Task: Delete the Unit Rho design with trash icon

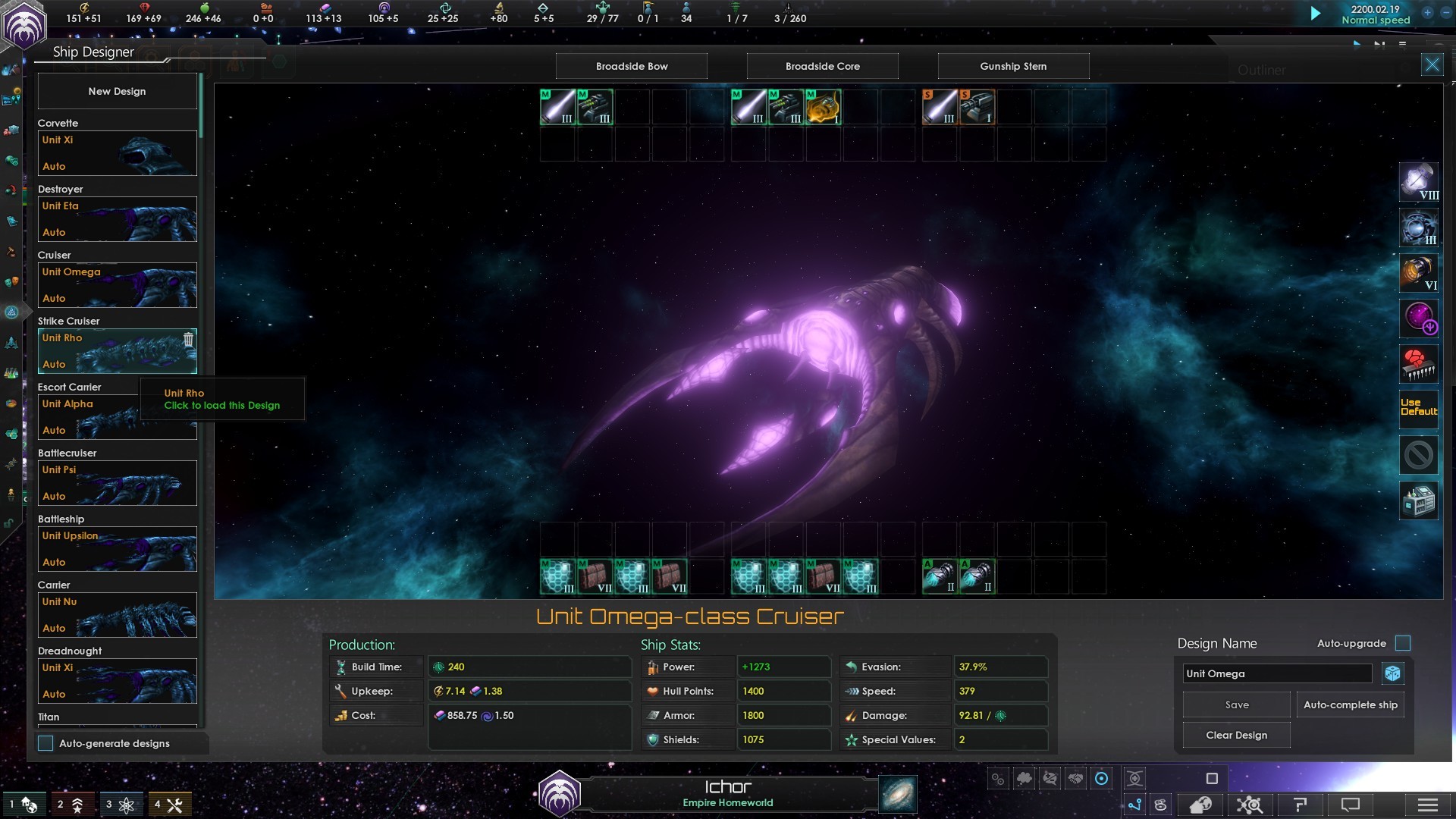Action: tap(188, 340)
